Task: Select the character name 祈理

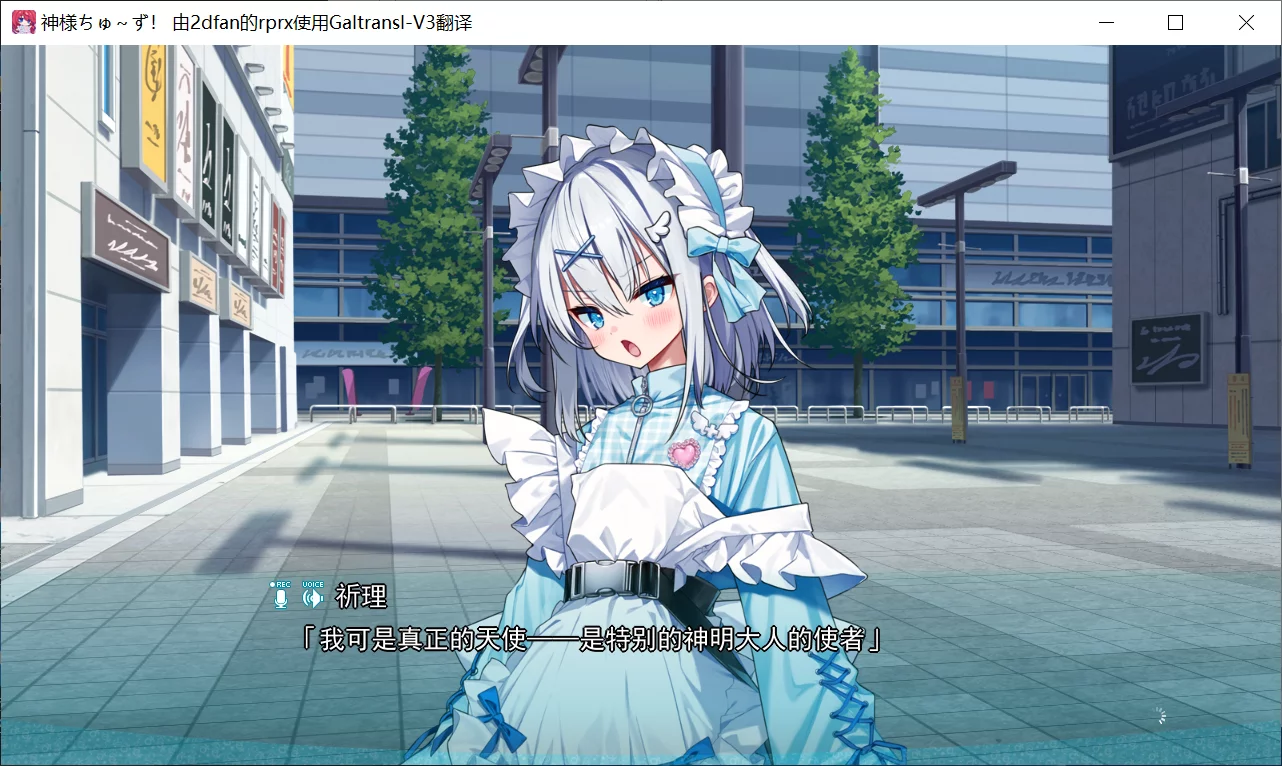Action: tap(363, 597)
